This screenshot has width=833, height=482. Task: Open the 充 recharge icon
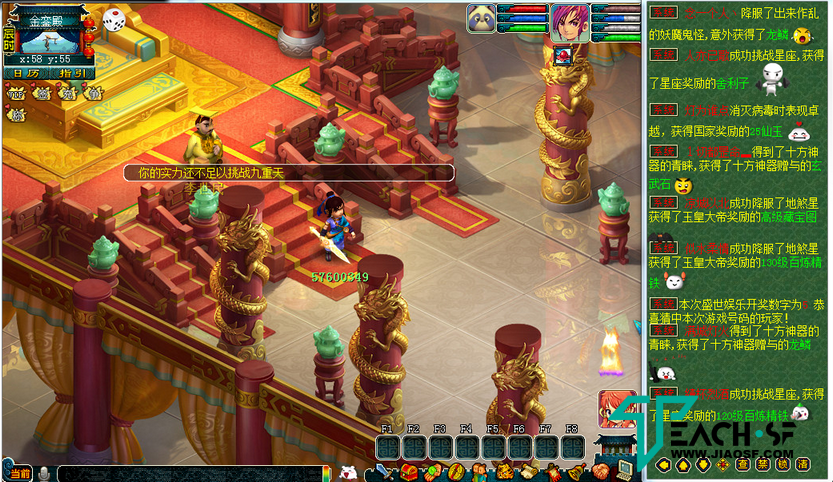67,93
